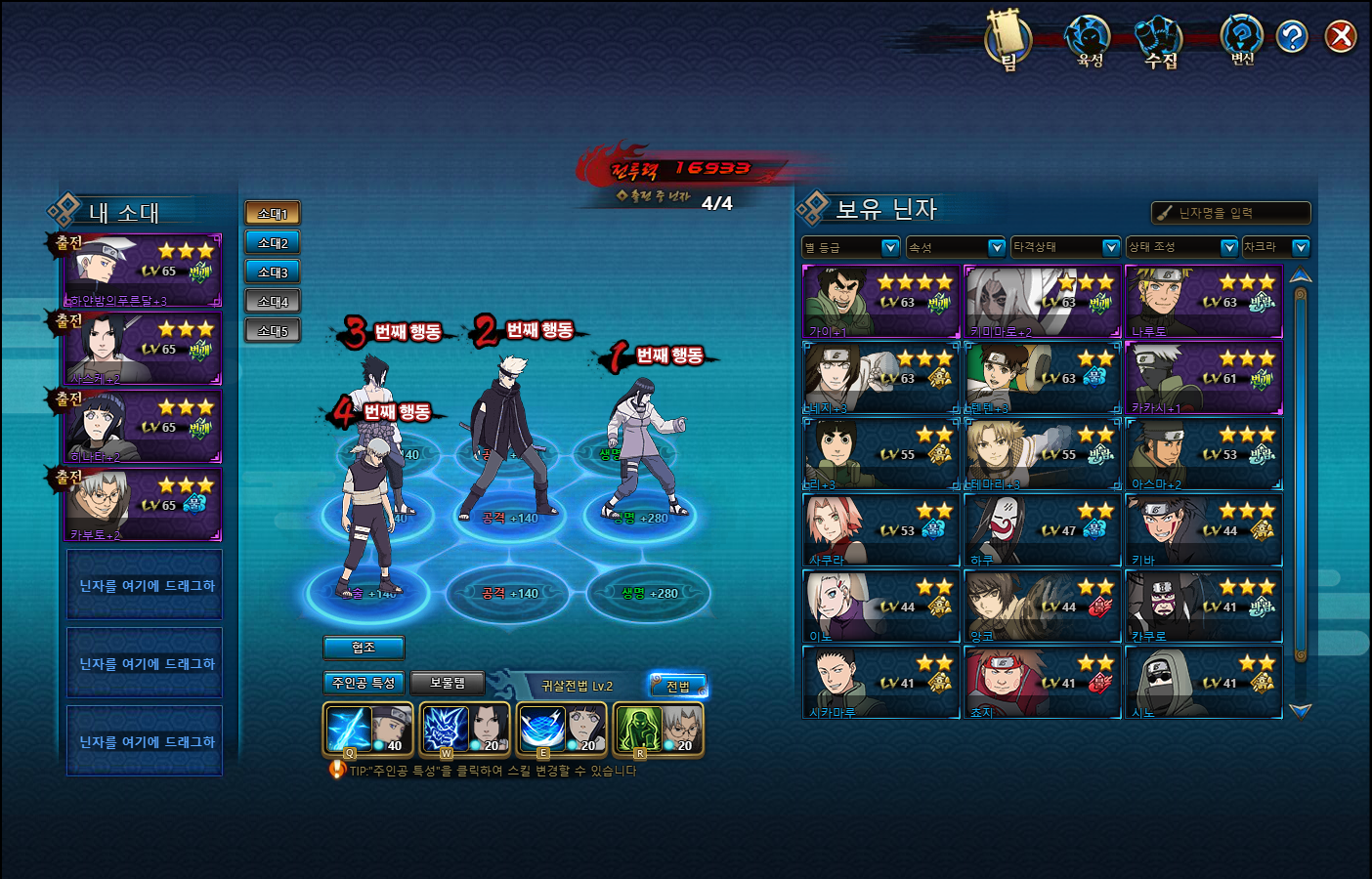Open the 변신 transformation menu
Viewport: 1372px width, 879px height.
1241,41
